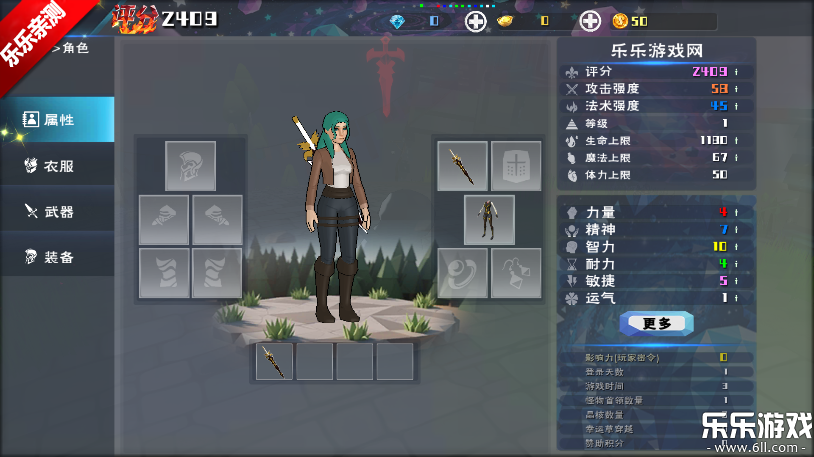814x457 pixels.
Task: Select the equipped sword slot beside the armor slot
Action: pyautogui.click(x=462, y=166)
